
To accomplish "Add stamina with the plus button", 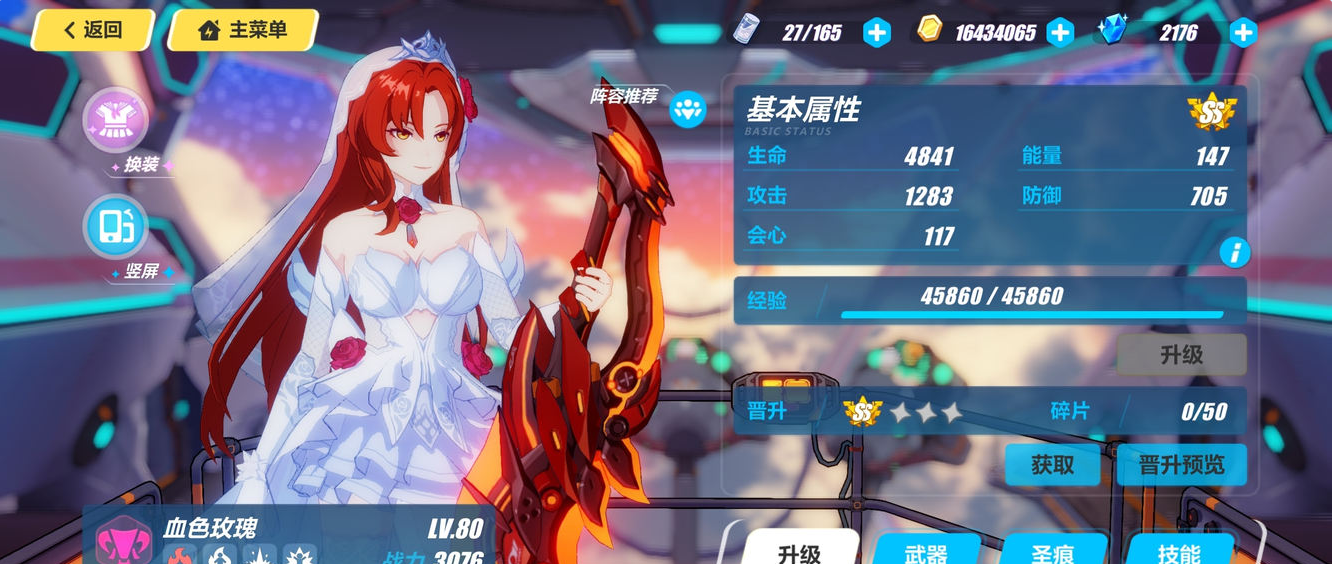I will click(876, 33).
